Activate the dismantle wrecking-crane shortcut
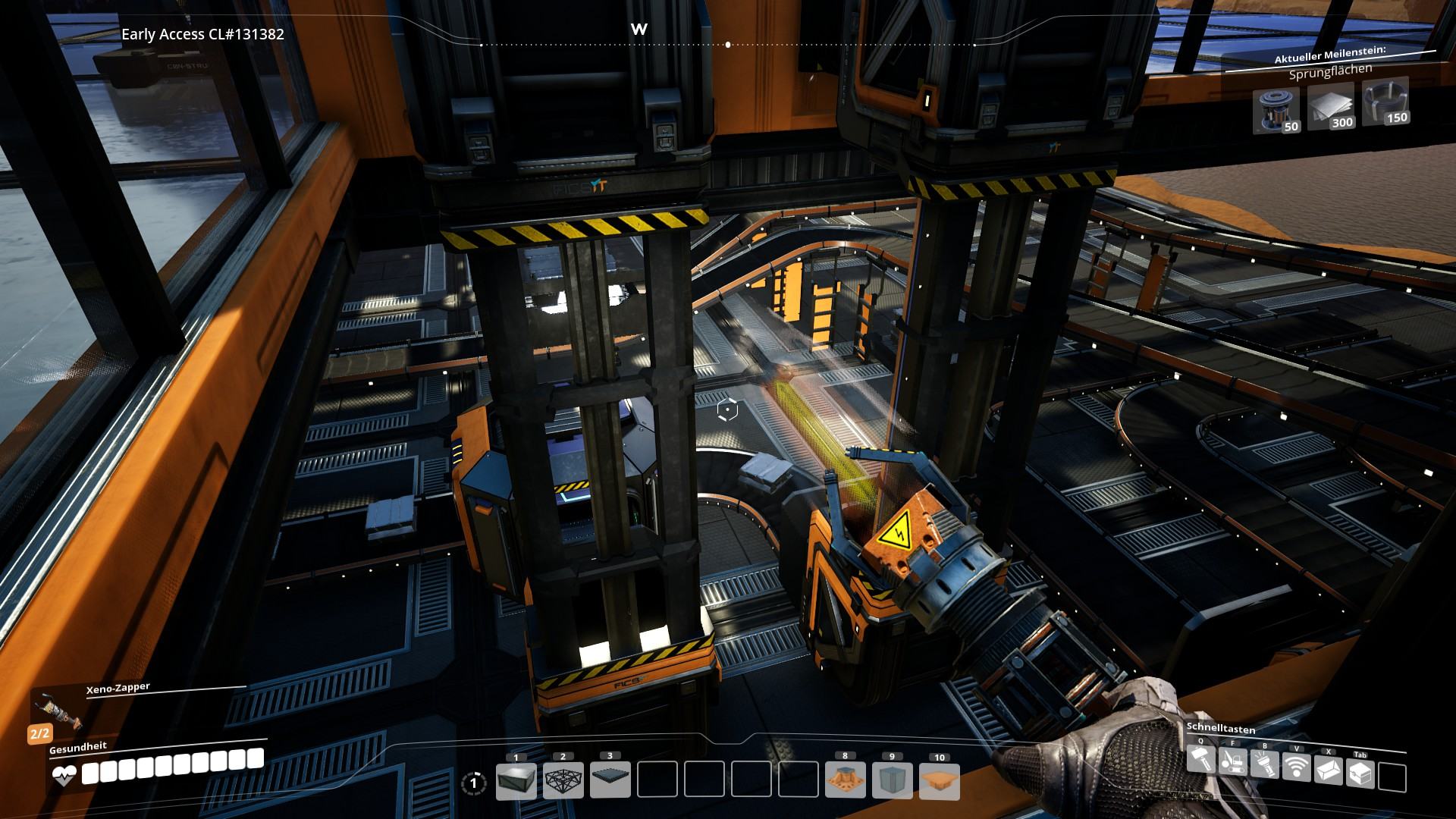This screenshot has height=819, width=1456. [x=1233, y=761]
